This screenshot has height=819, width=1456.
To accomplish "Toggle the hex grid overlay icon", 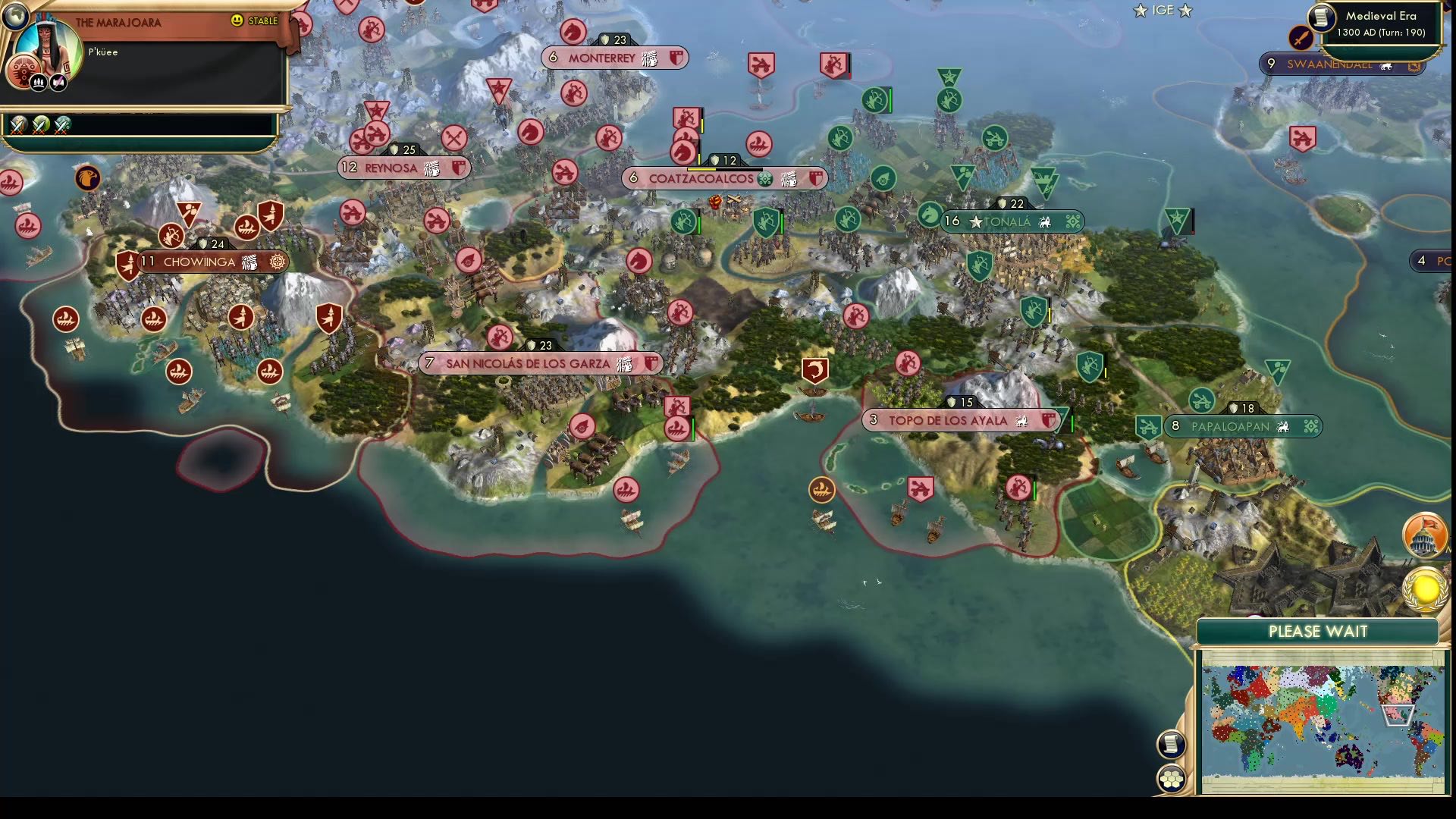I will (x=1172, y=779).
